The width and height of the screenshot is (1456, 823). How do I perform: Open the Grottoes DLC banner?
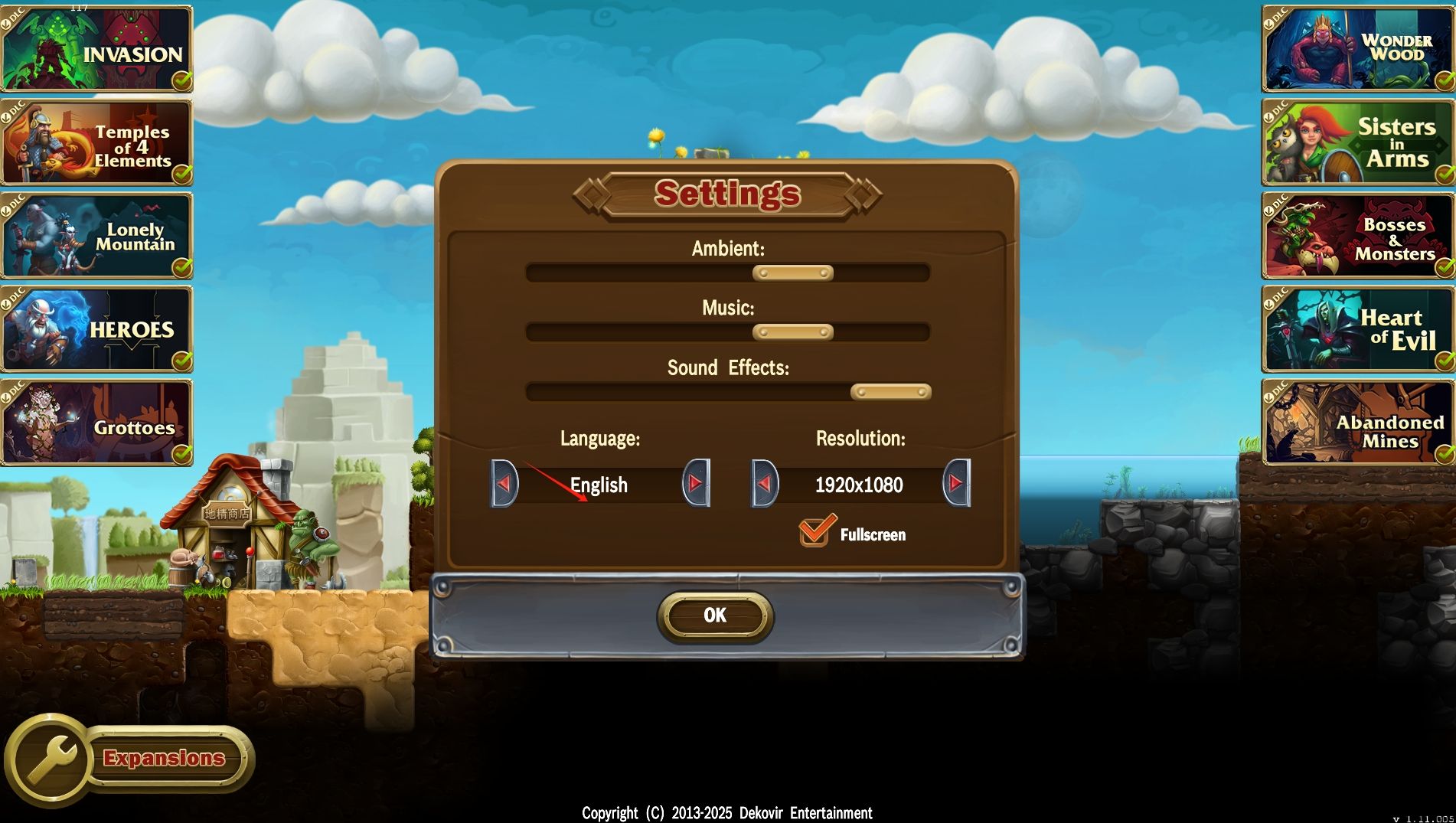coord(96,423)
